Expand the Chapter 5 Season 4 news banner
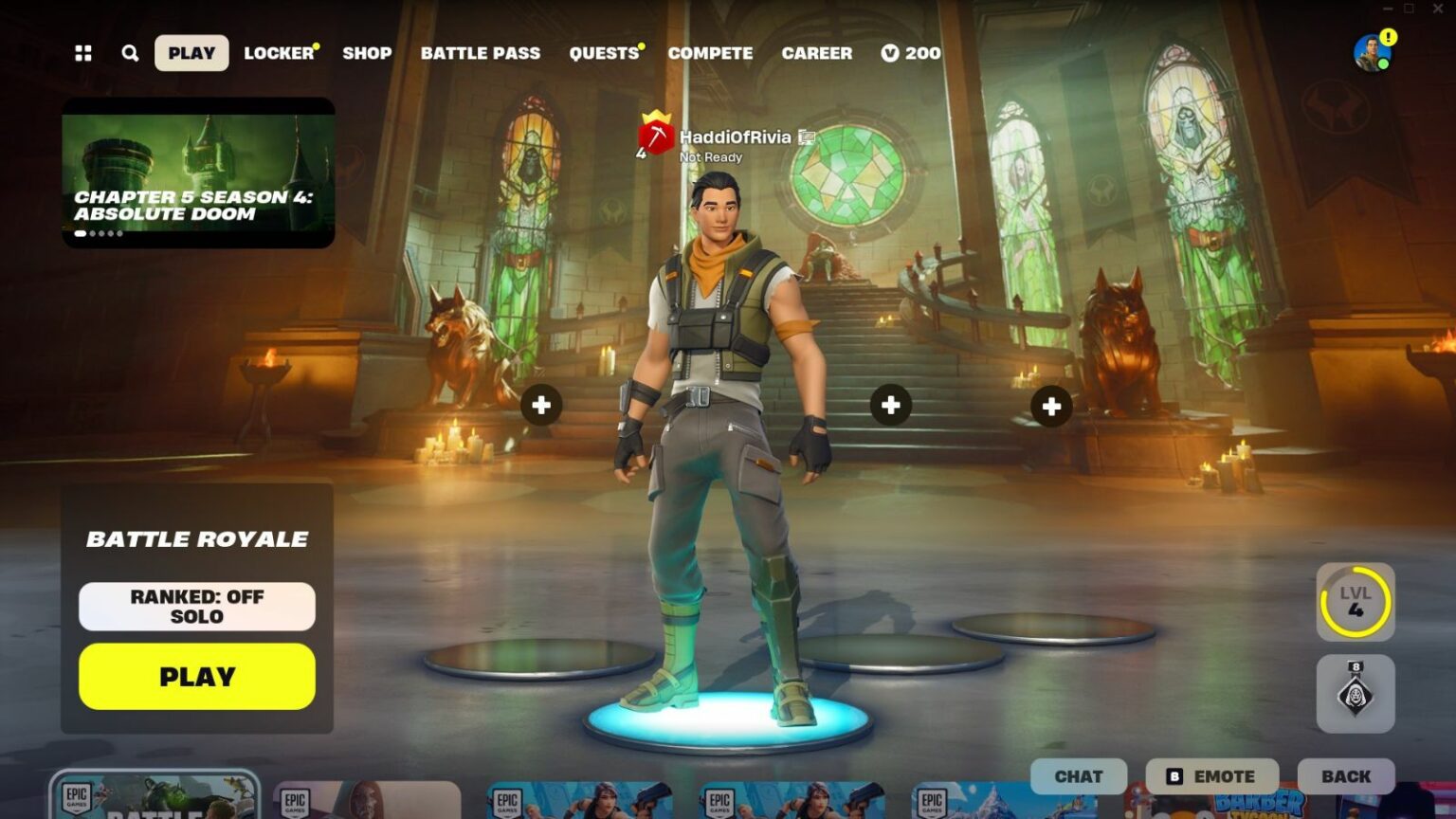The width and height of the screenshot is (1456, 819). [197, 171]
